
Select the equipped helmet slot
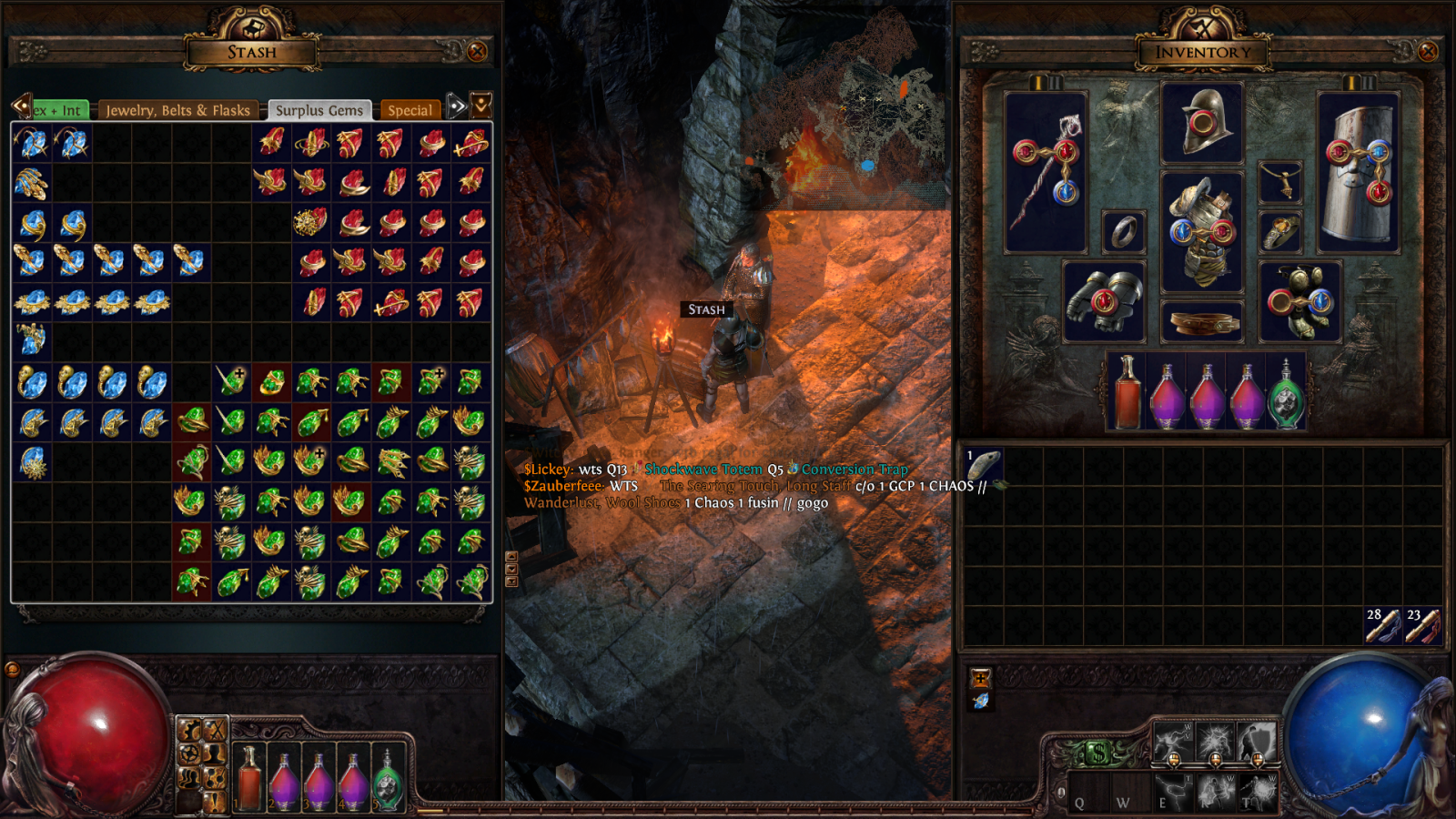pyautogui.click(x=1202, y=124)
